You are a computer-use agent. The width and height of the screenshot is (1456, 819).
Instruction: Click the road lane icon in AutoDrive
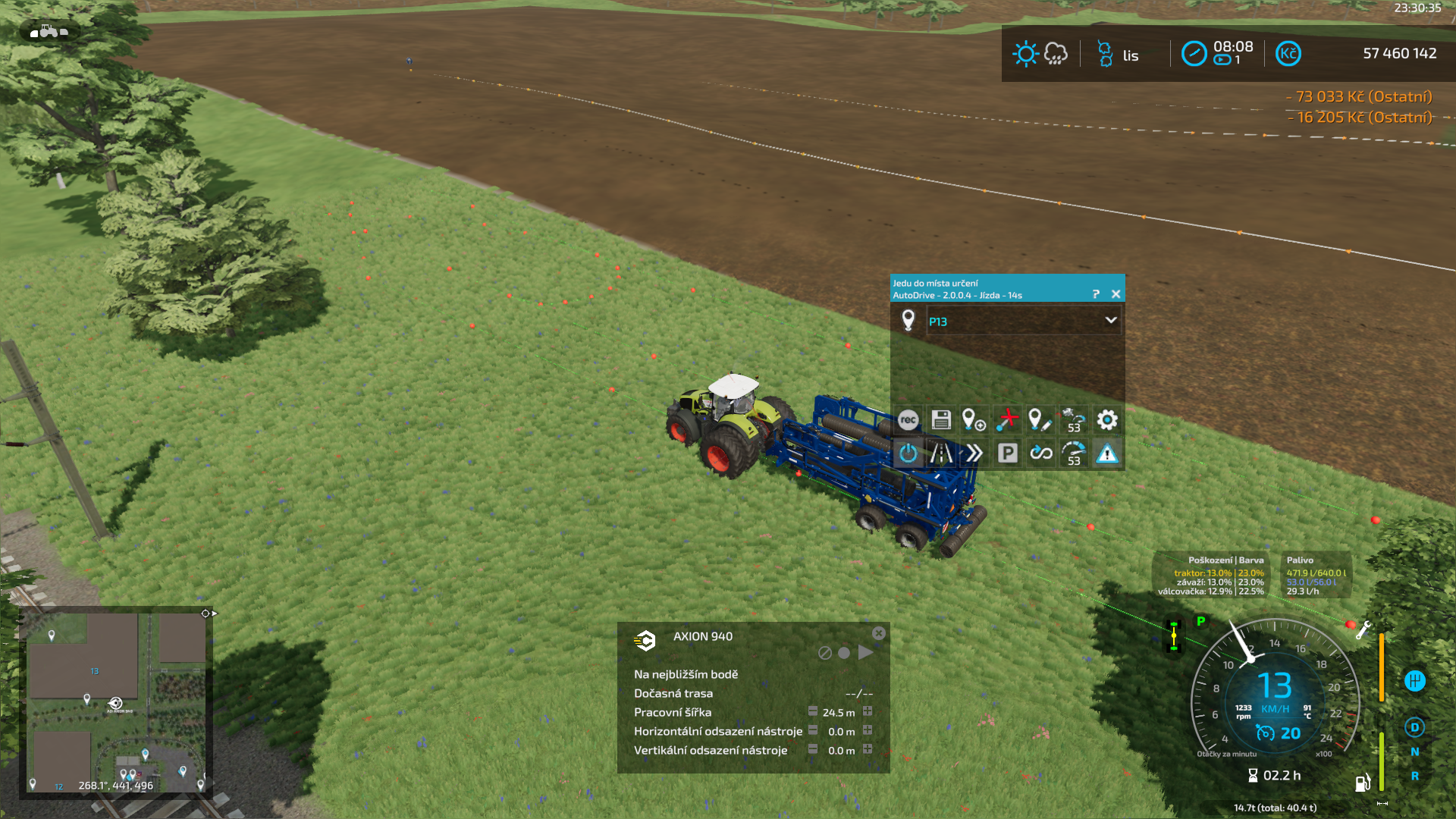tap(941, 453)
